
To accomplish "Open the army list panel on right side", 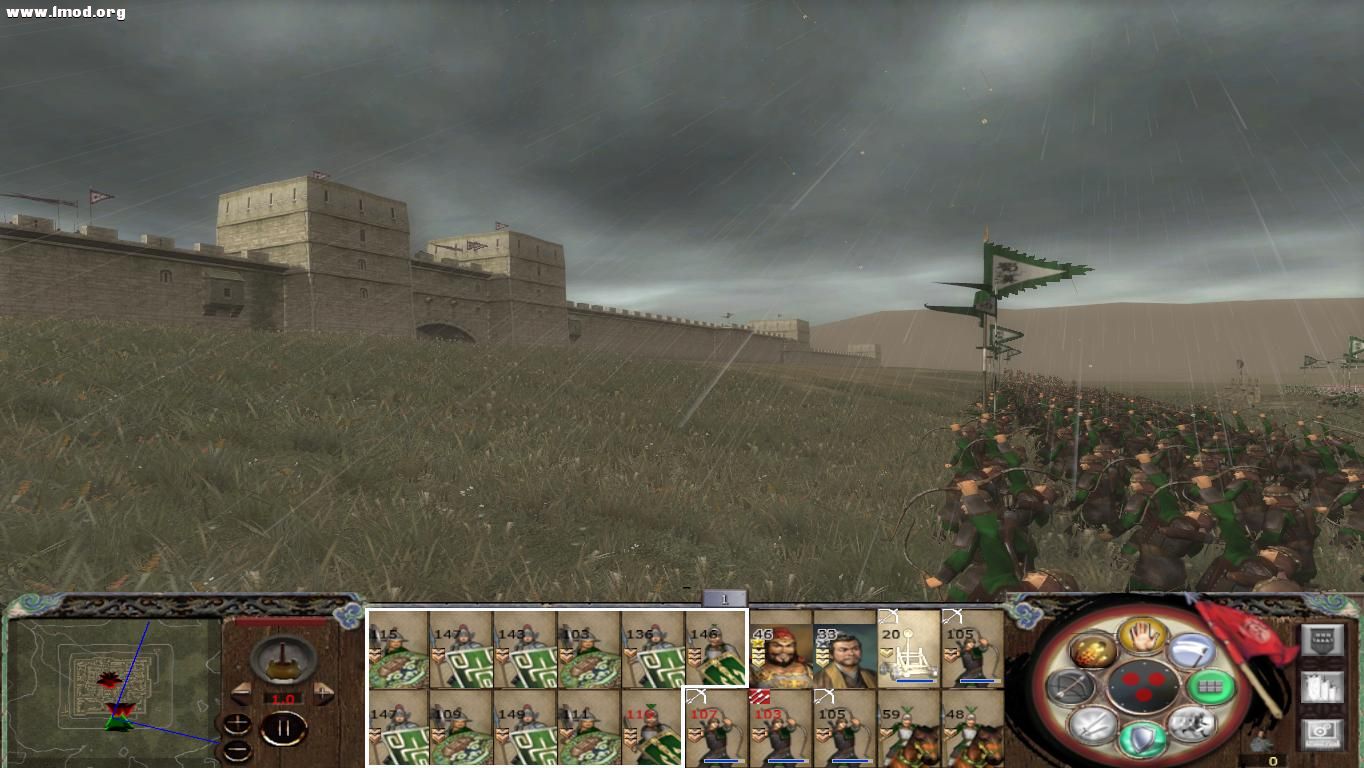I will pos(1323,688).
